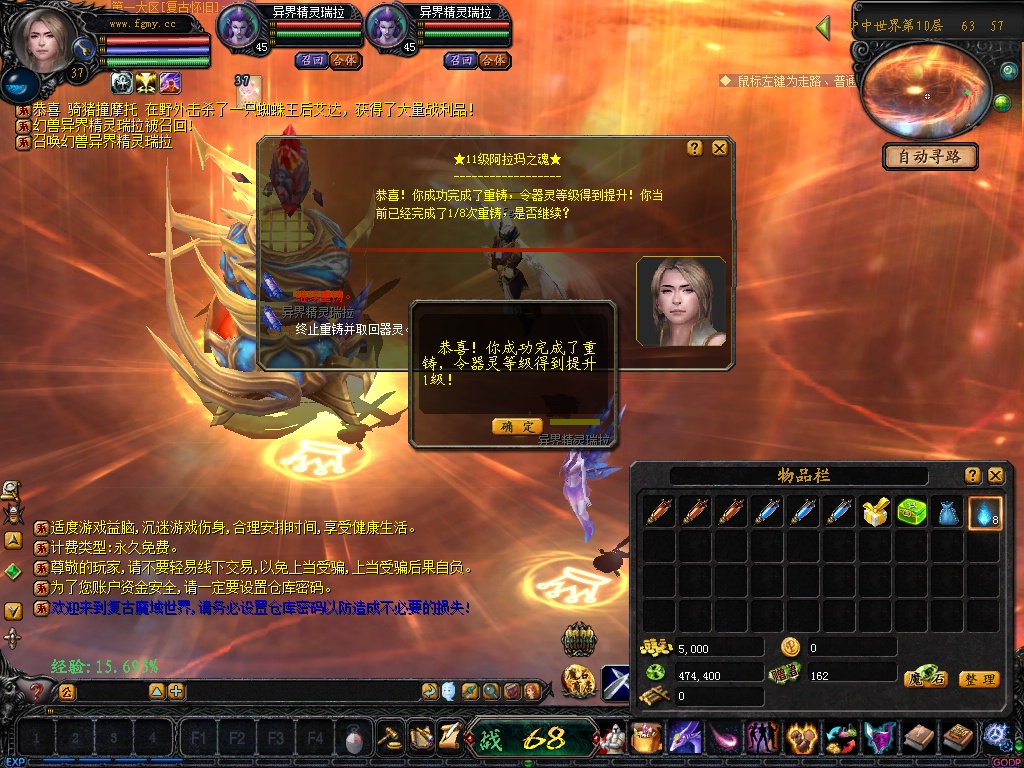1024x768 pixels.
Task: Open the system gear settings icon
Action: pos(995,738)
